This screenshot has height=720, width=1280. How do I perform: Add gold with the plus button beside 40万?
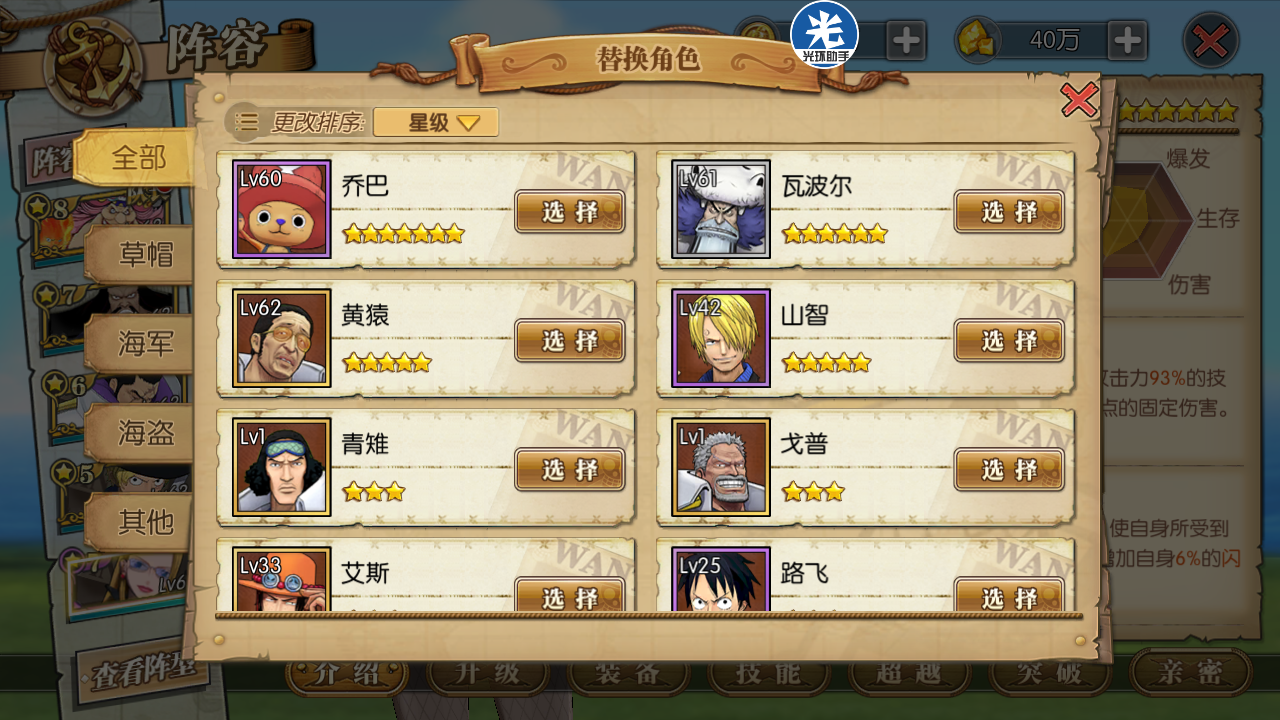1127,41
